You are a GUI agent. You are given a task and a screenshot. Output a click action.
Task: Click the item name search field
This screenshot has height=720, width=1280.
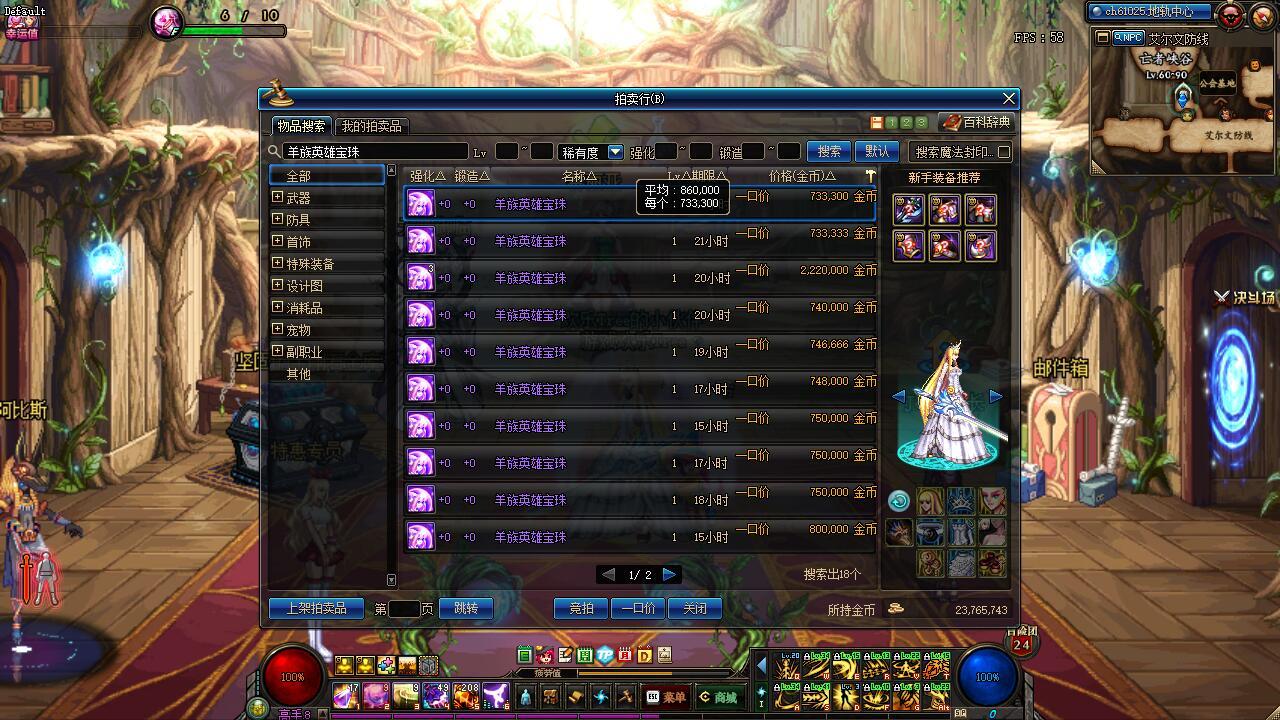click(x=375, y=152)
